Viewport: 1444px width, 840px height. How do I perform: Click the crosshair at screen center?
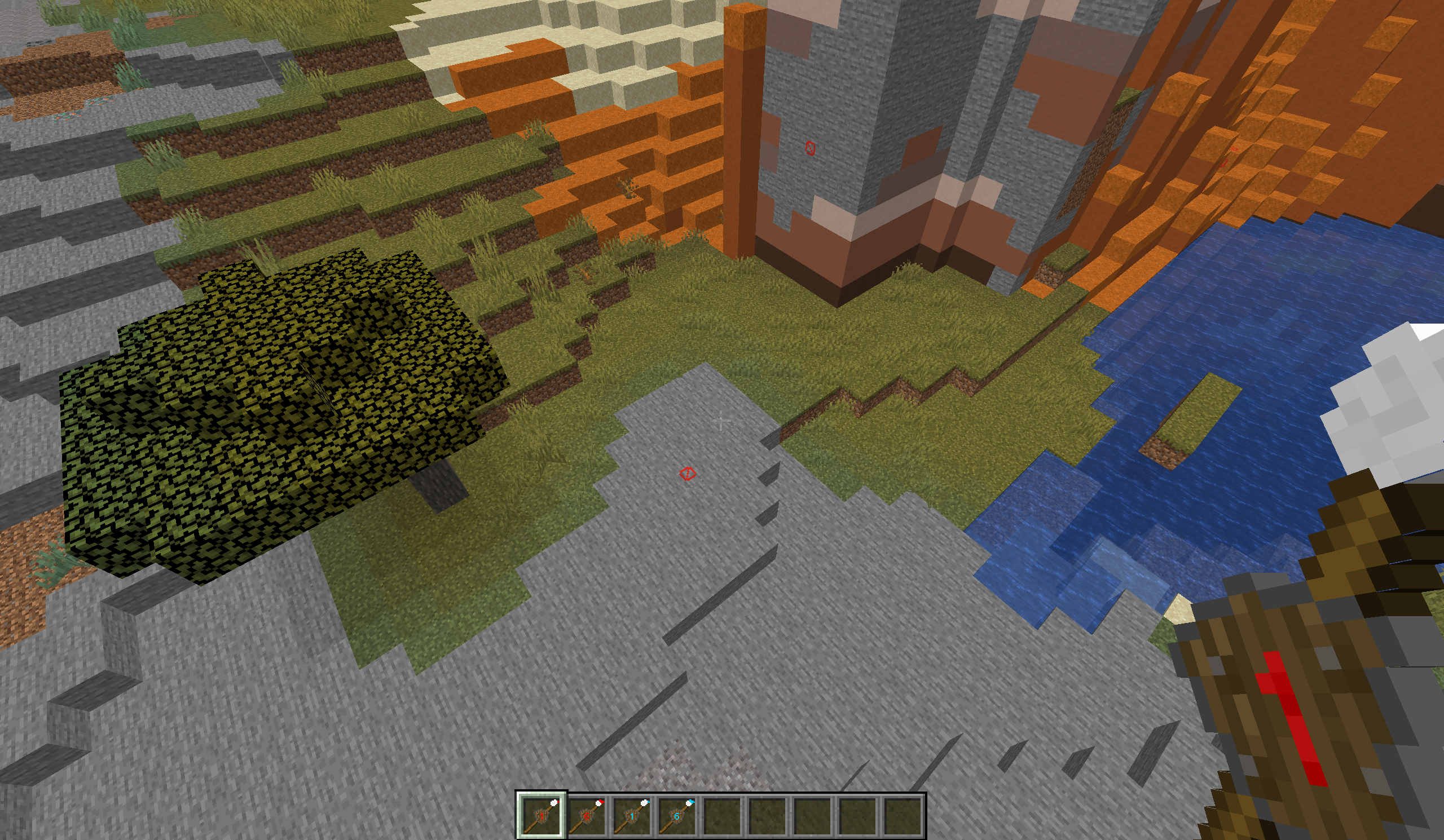coord(720,422)
